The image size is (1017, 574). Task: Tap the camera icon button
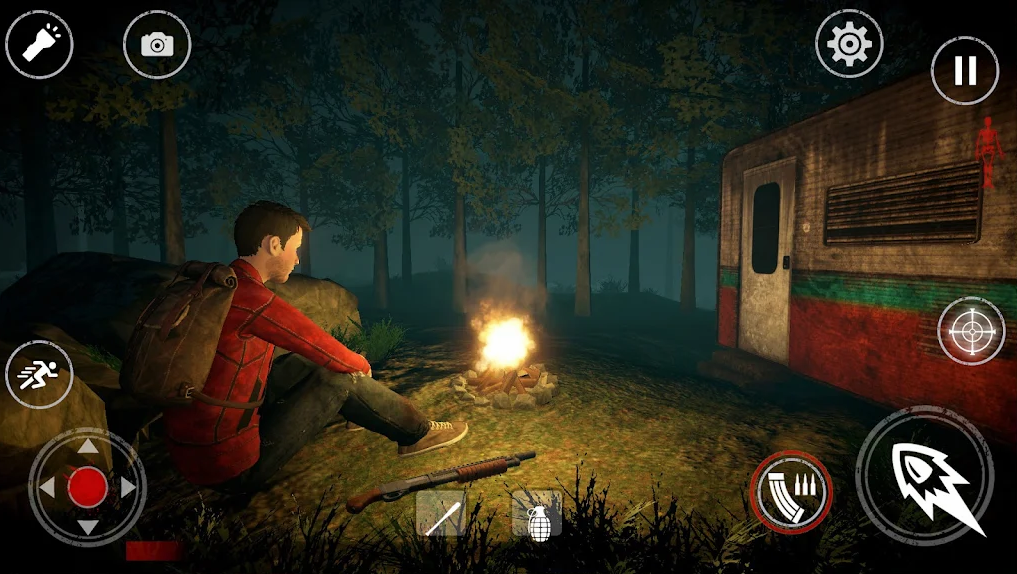pos(157,44)
